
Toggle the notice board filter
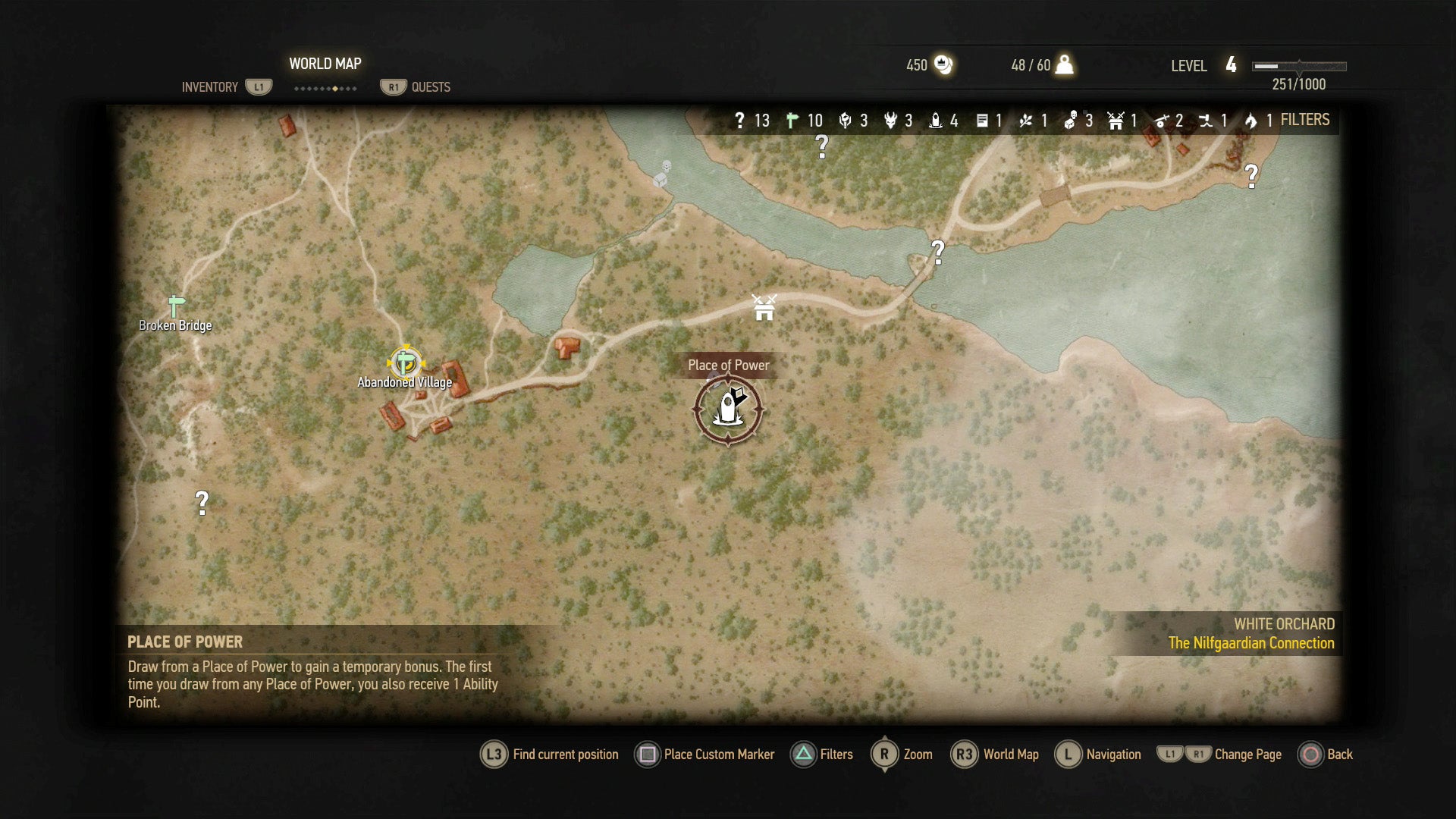coord(982,121)
